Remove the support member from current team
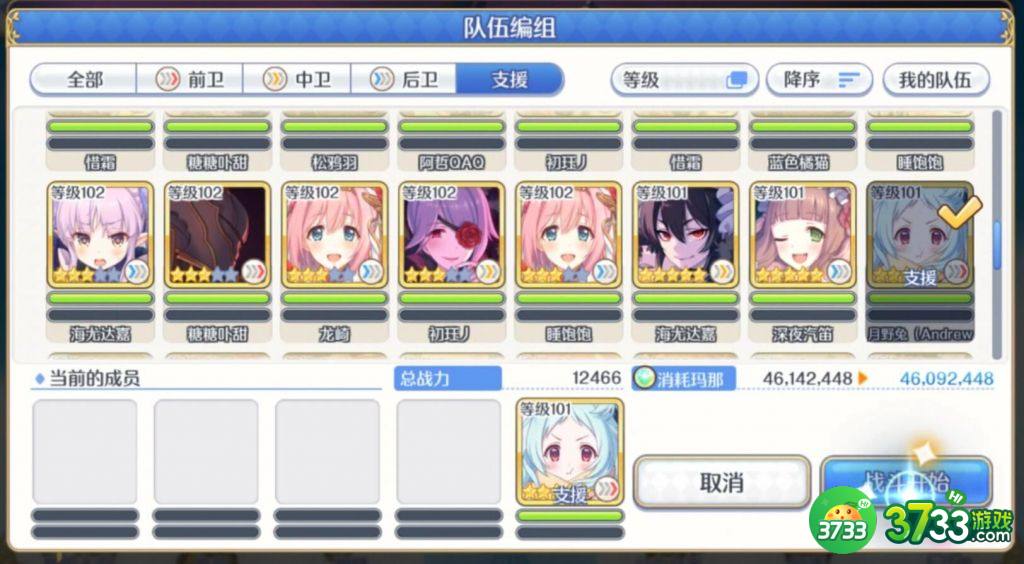The height and width of the screenshot is (564, 1024). coord(570,451)
